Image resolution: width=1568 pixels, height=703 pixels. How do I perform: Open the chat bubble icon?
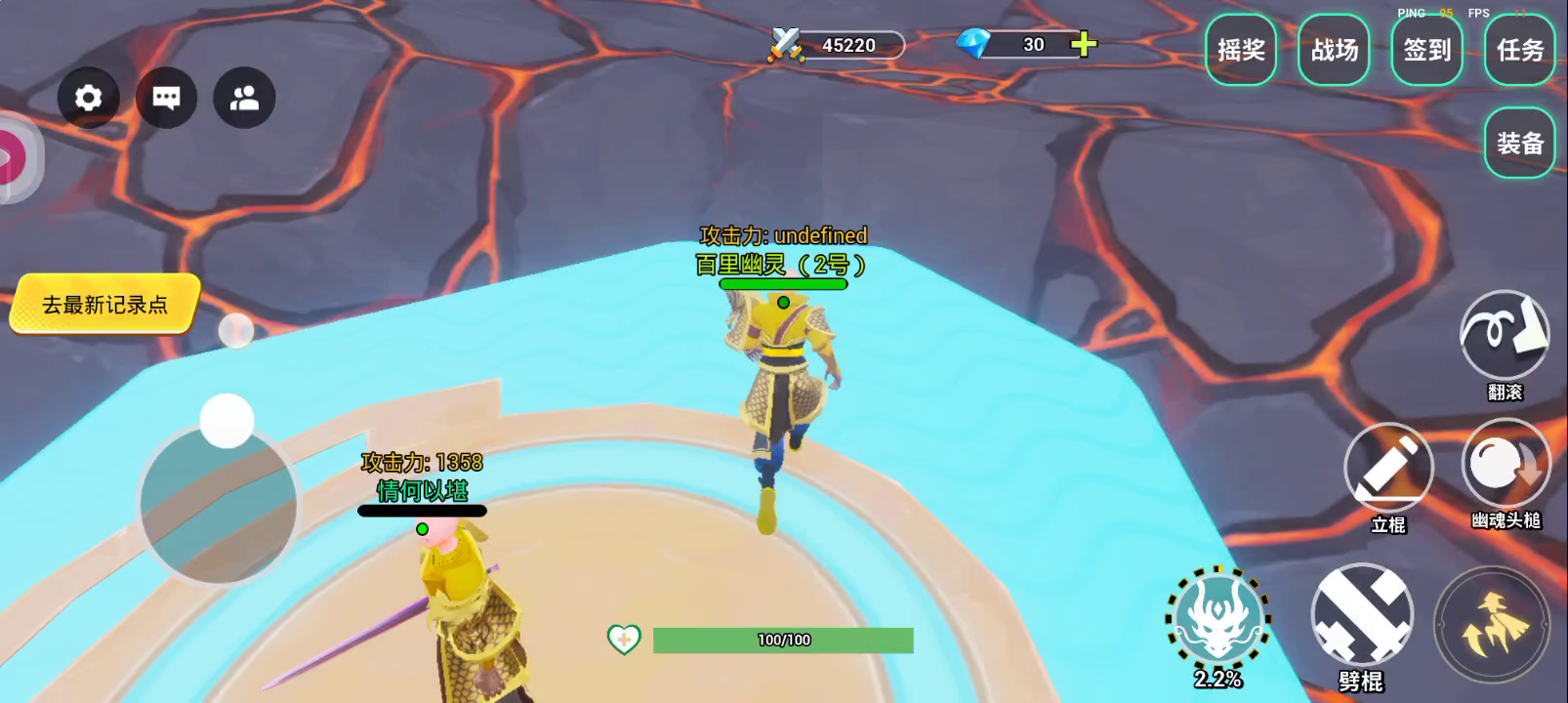(x=166, y=98)
